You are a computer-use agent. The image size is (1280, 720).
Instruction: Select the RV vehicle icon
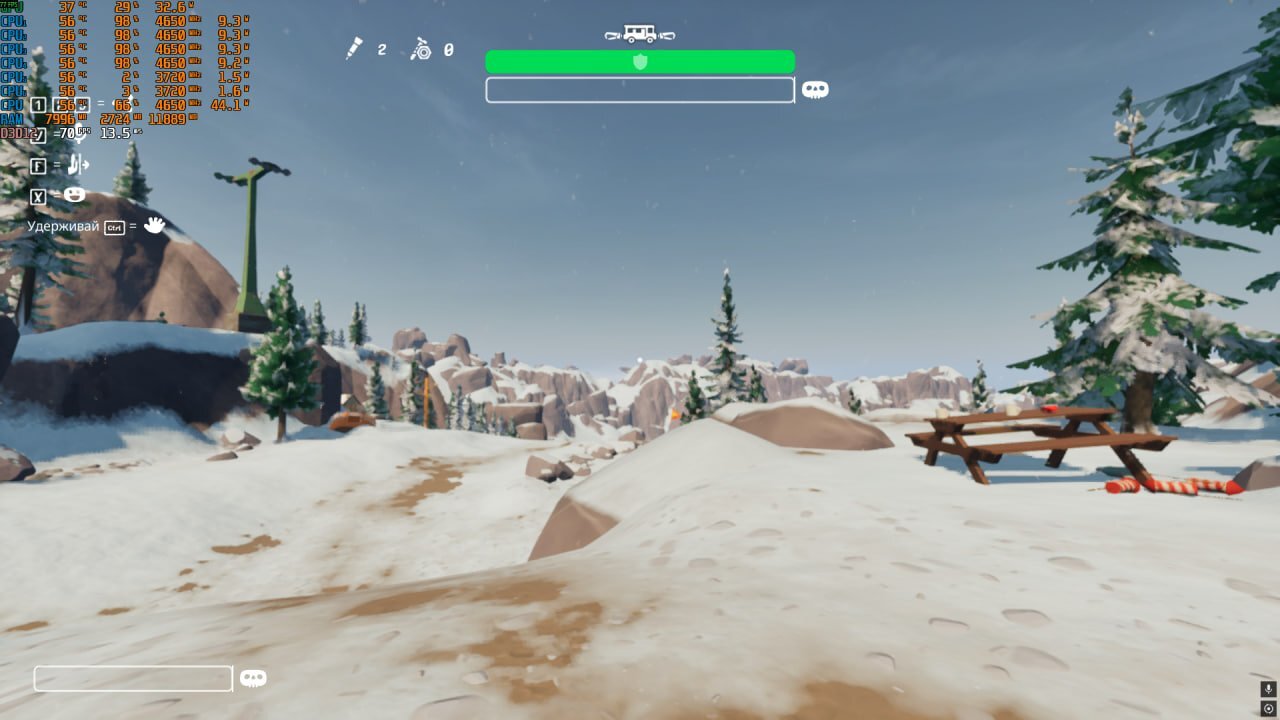click(640, 34)
